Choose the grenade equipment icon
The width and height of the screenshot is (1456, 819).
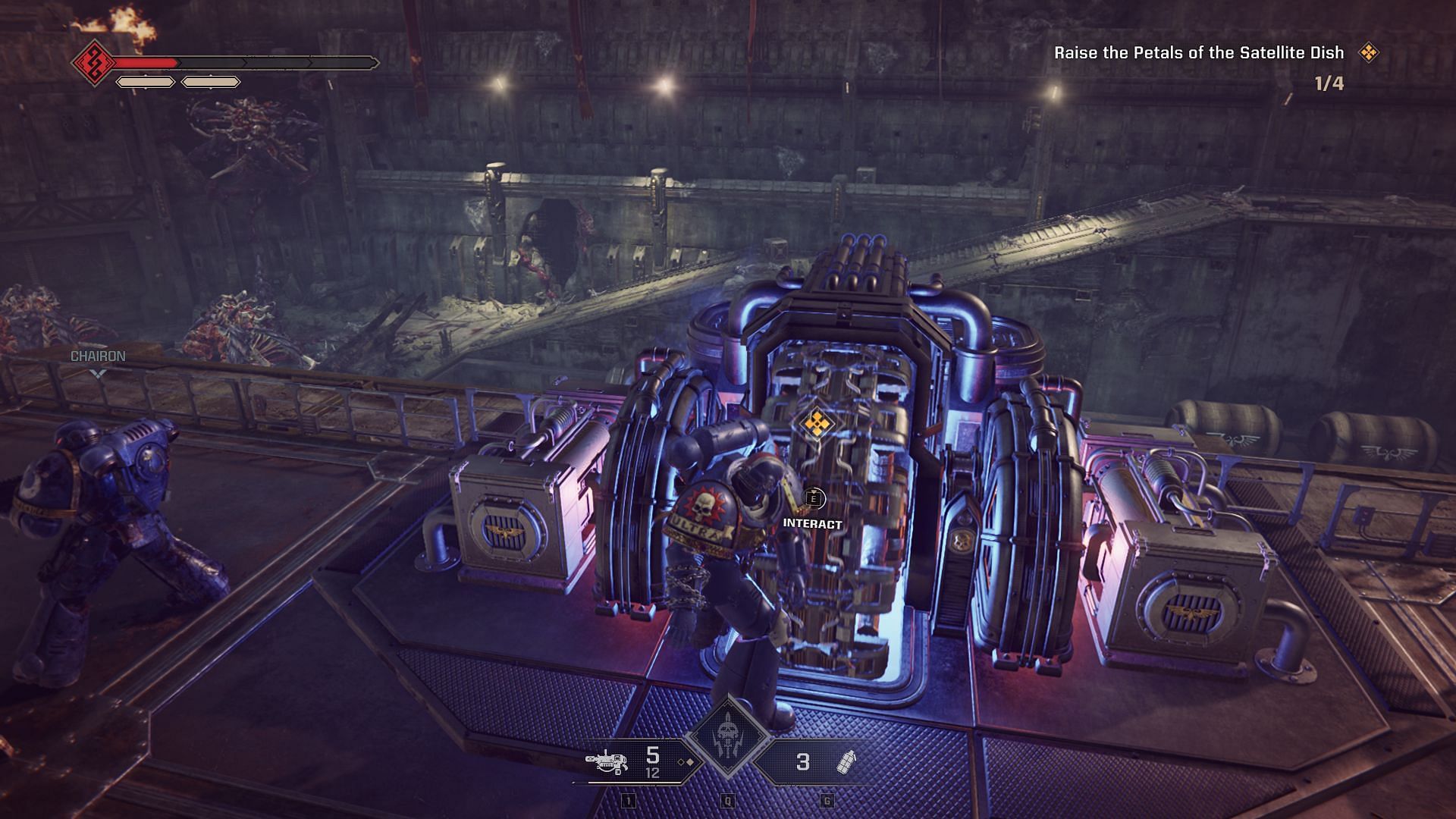click(x=846, y=762)
